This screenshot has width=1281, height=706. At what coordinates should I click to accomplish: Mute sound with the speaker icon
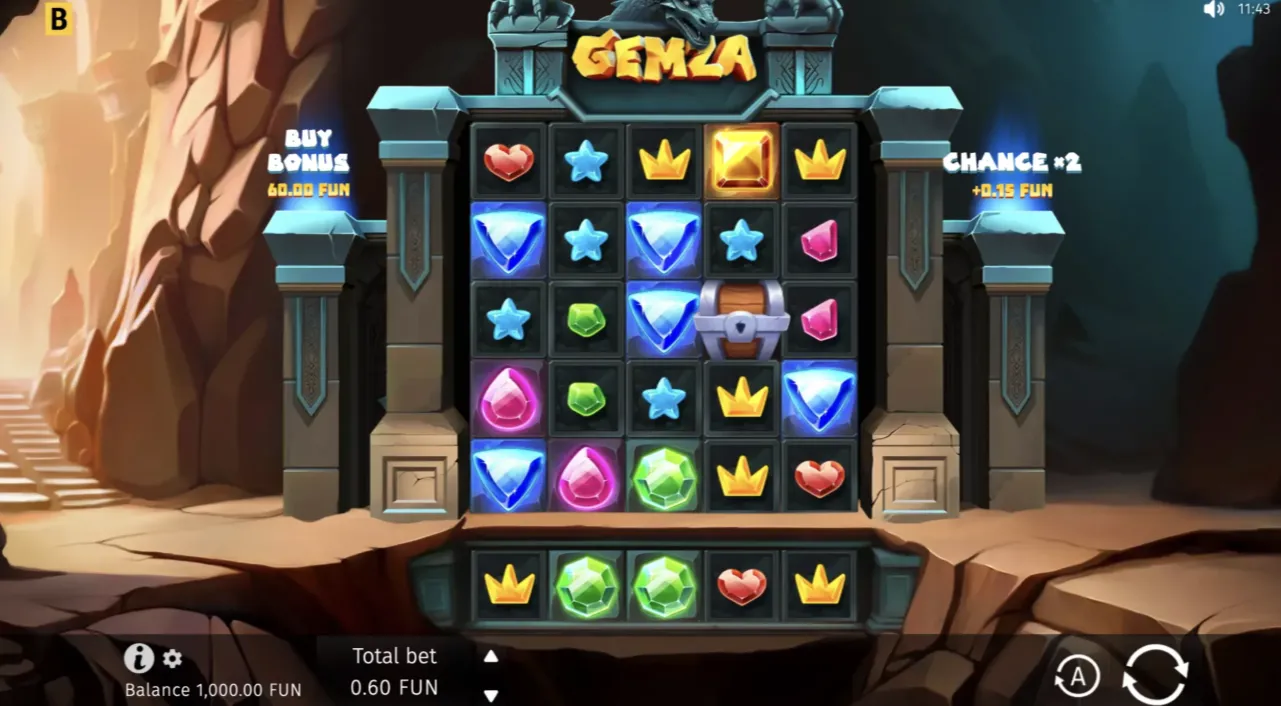click(x=1214, y=10)
